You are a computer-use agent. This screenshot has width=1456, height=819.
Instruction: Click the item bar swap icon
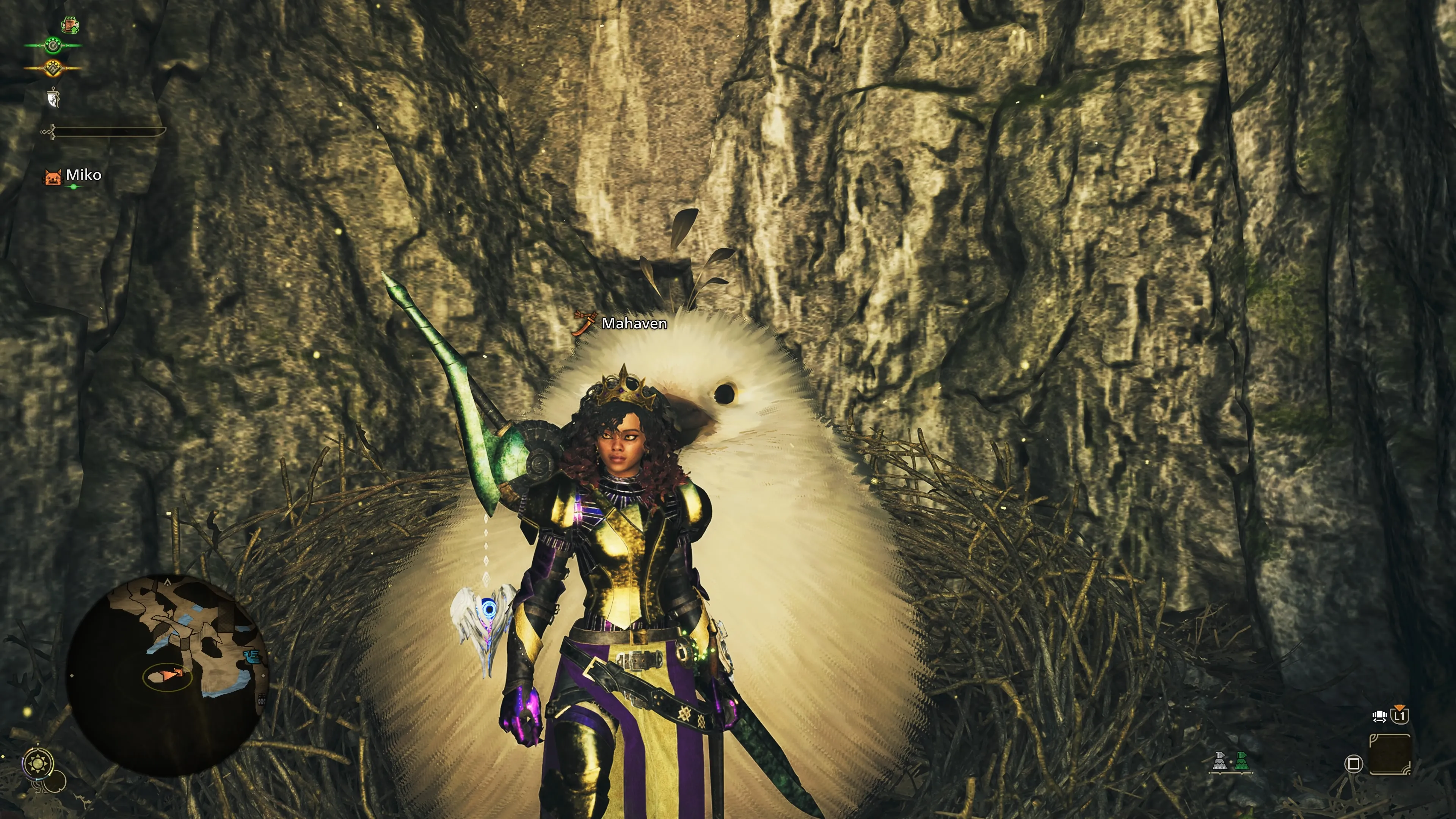(1379, 717)
